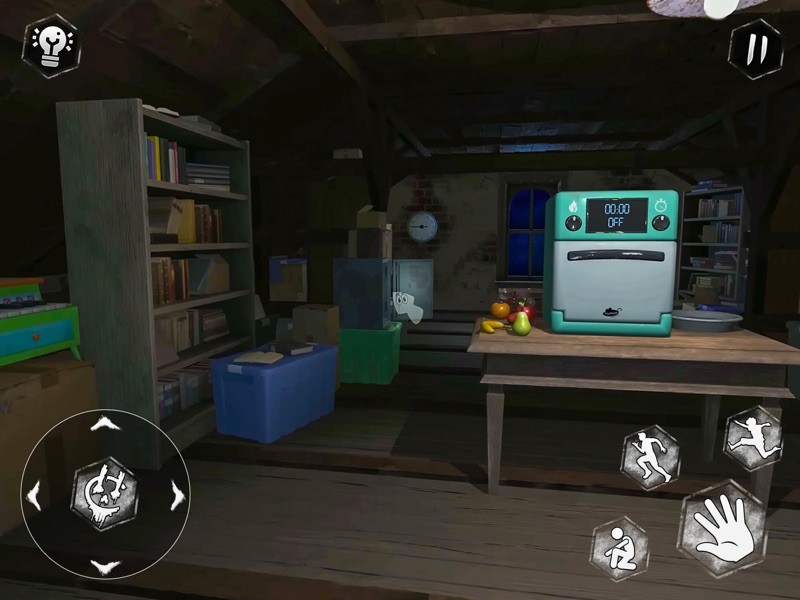This screenshot has height=600, width=800.
Task: Tap the center hexagon of the movement pad
Action: 104,494
